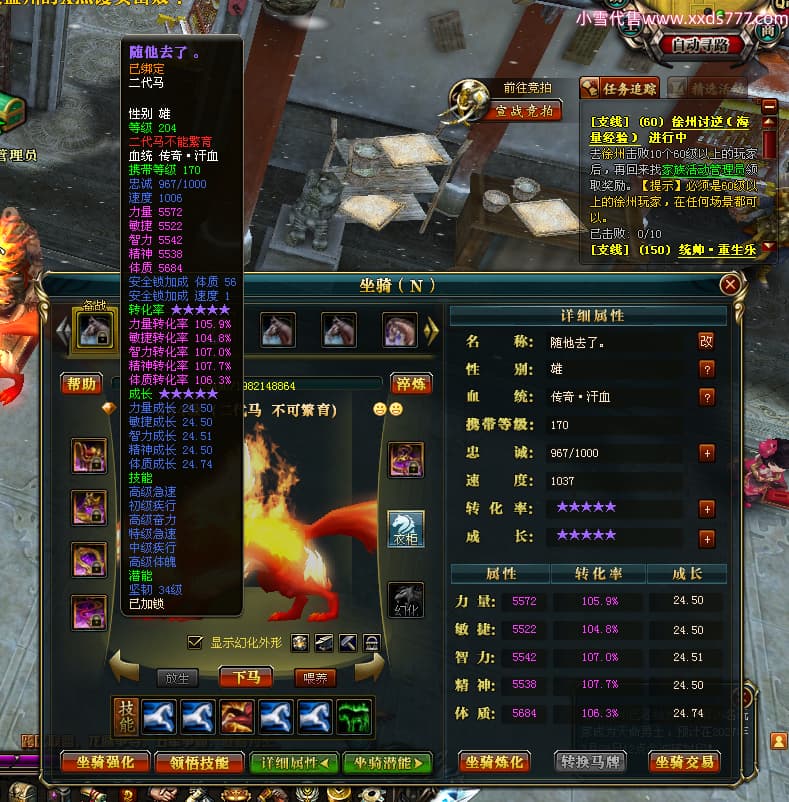Dismount using the 下马 button
This screenshot has width=789, height=802.
[245, 678]
